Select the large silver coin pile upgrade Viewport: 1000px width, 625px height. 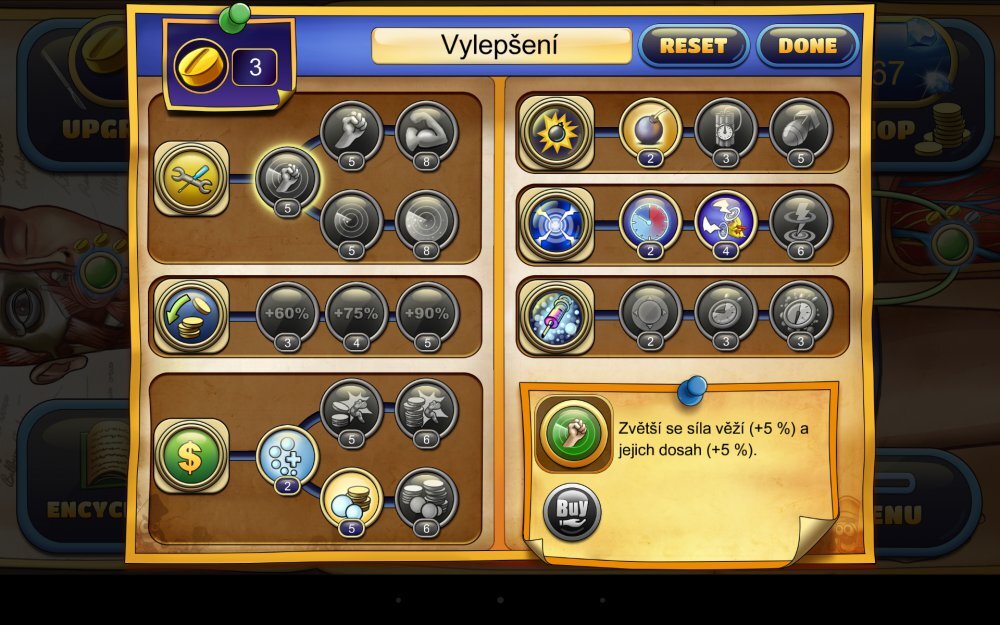point(427,498)
